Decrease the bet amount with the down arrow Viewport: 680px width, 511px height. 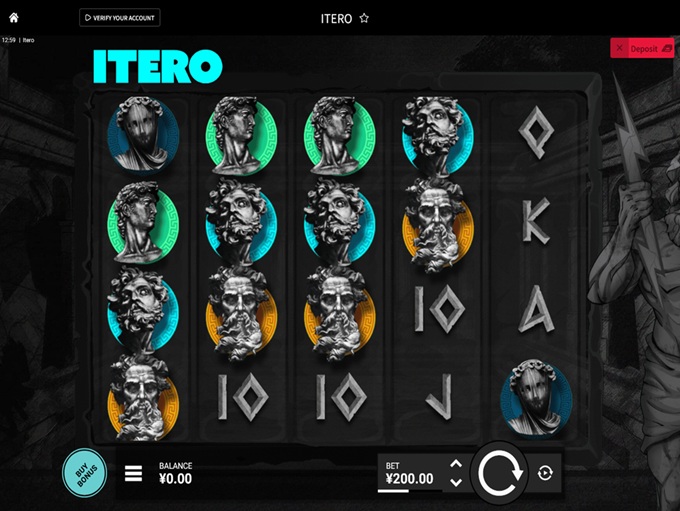point(456,482)
